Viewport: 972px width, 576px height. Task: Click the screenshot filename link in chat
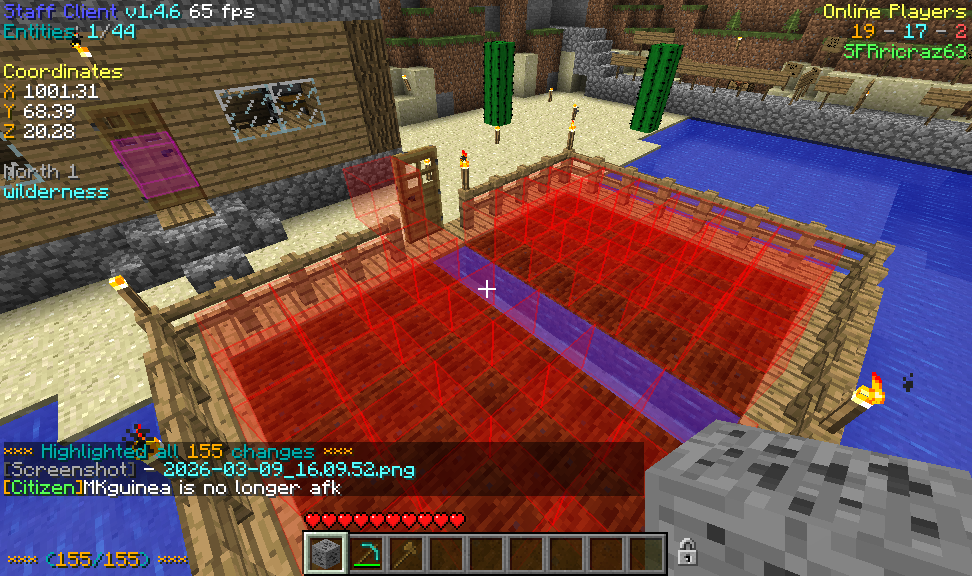coord(288,469)
